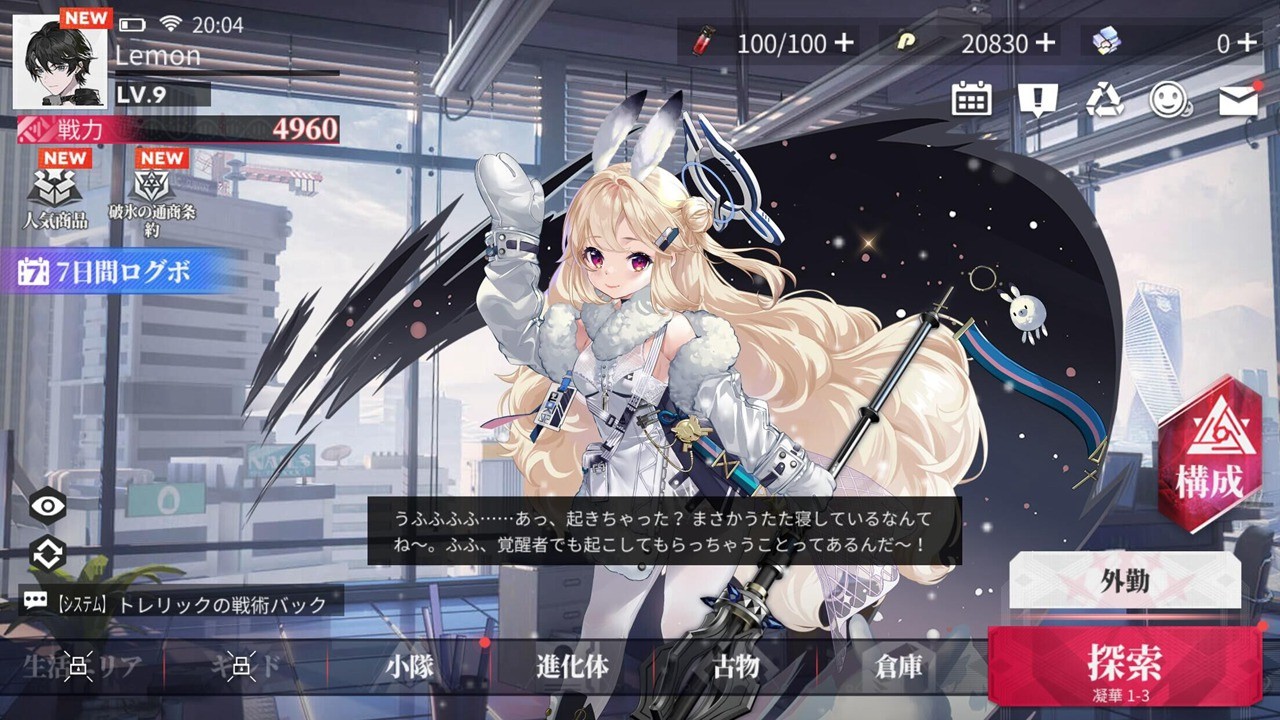Open the smiley friends icon

[x=1170, y=99]
